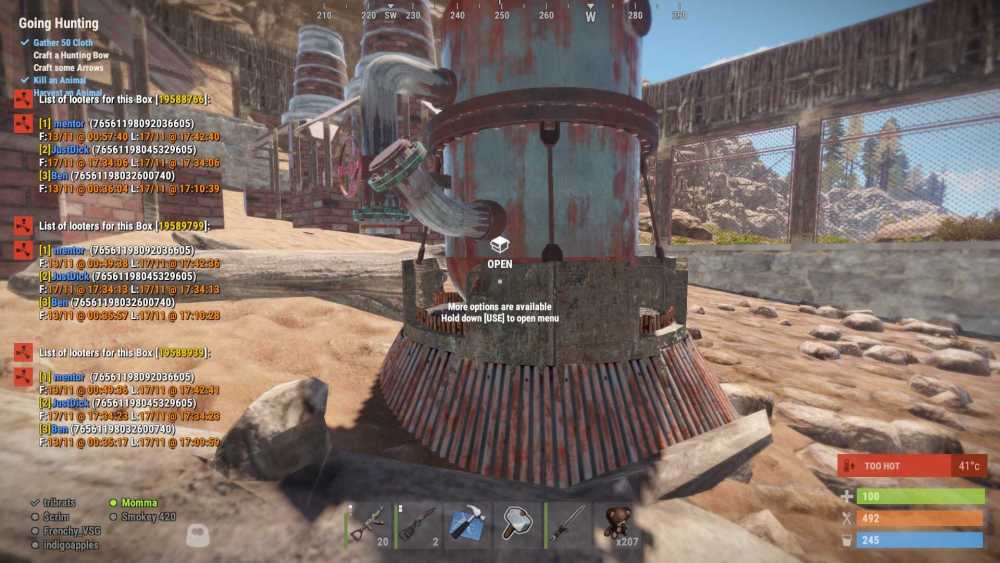The width and height of the screenshot is (1000, 563).
Task: Click the OPEN box interaction icon
Action: [x=499, y=246]
